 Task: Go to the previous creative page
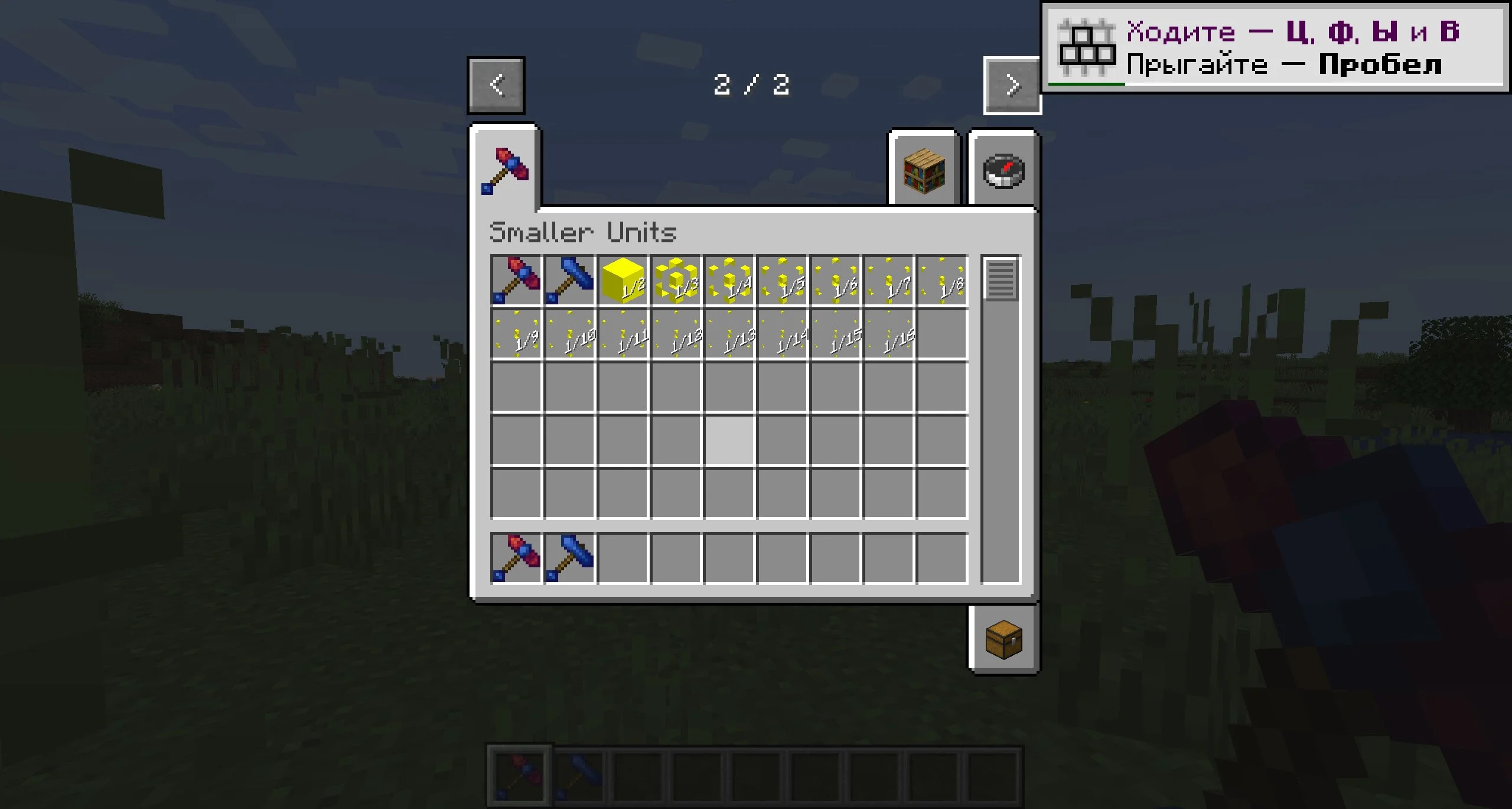496,85
